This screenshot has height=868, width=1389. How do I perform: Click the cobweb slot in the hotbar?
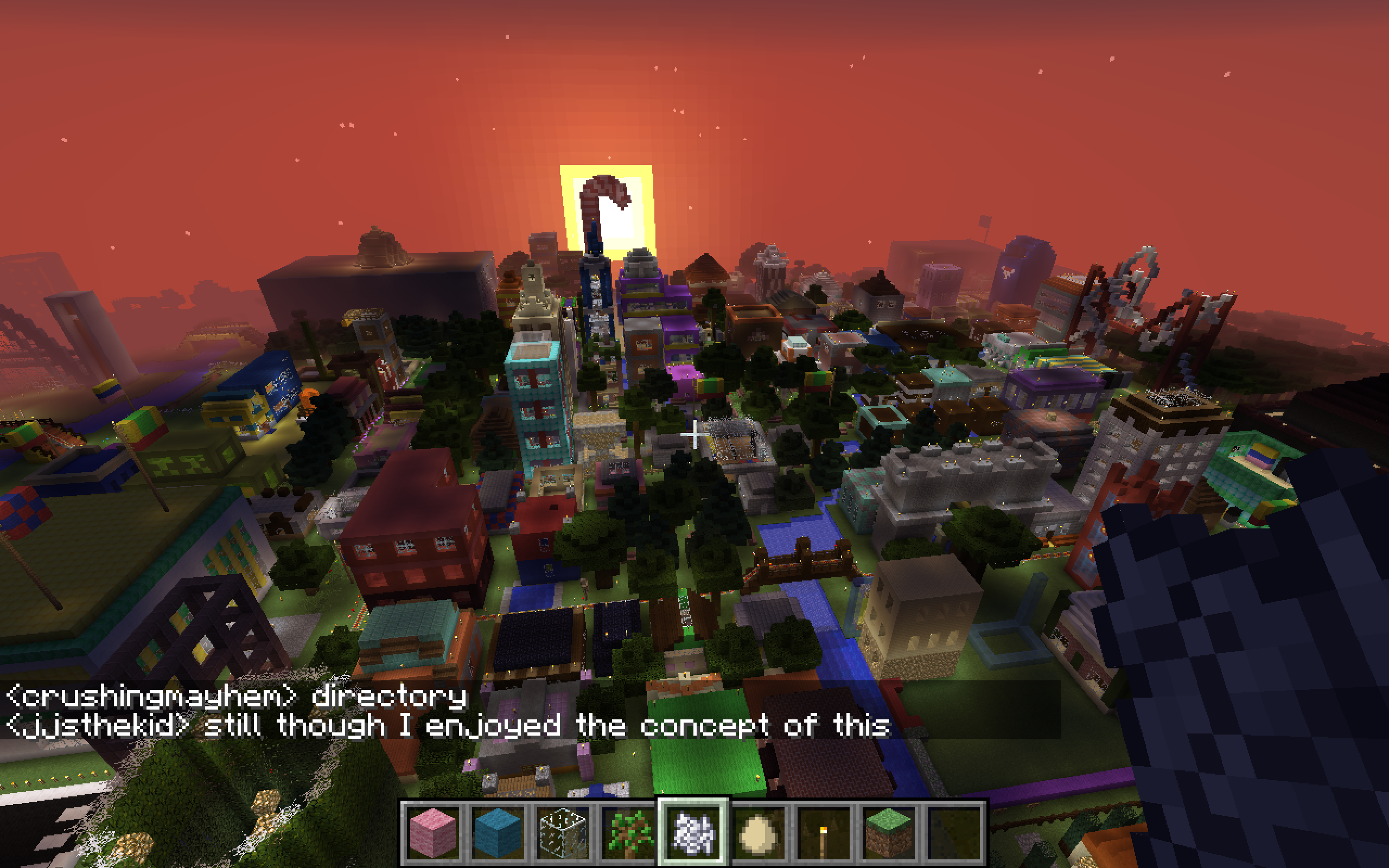693,831
